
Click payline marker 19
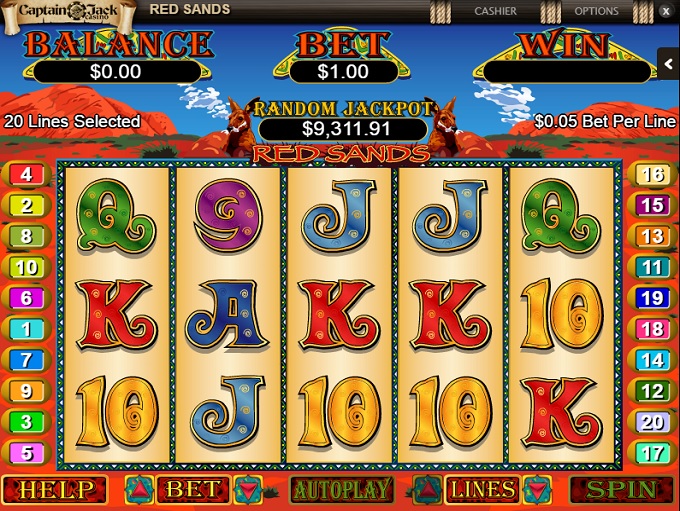pos(652,298)
